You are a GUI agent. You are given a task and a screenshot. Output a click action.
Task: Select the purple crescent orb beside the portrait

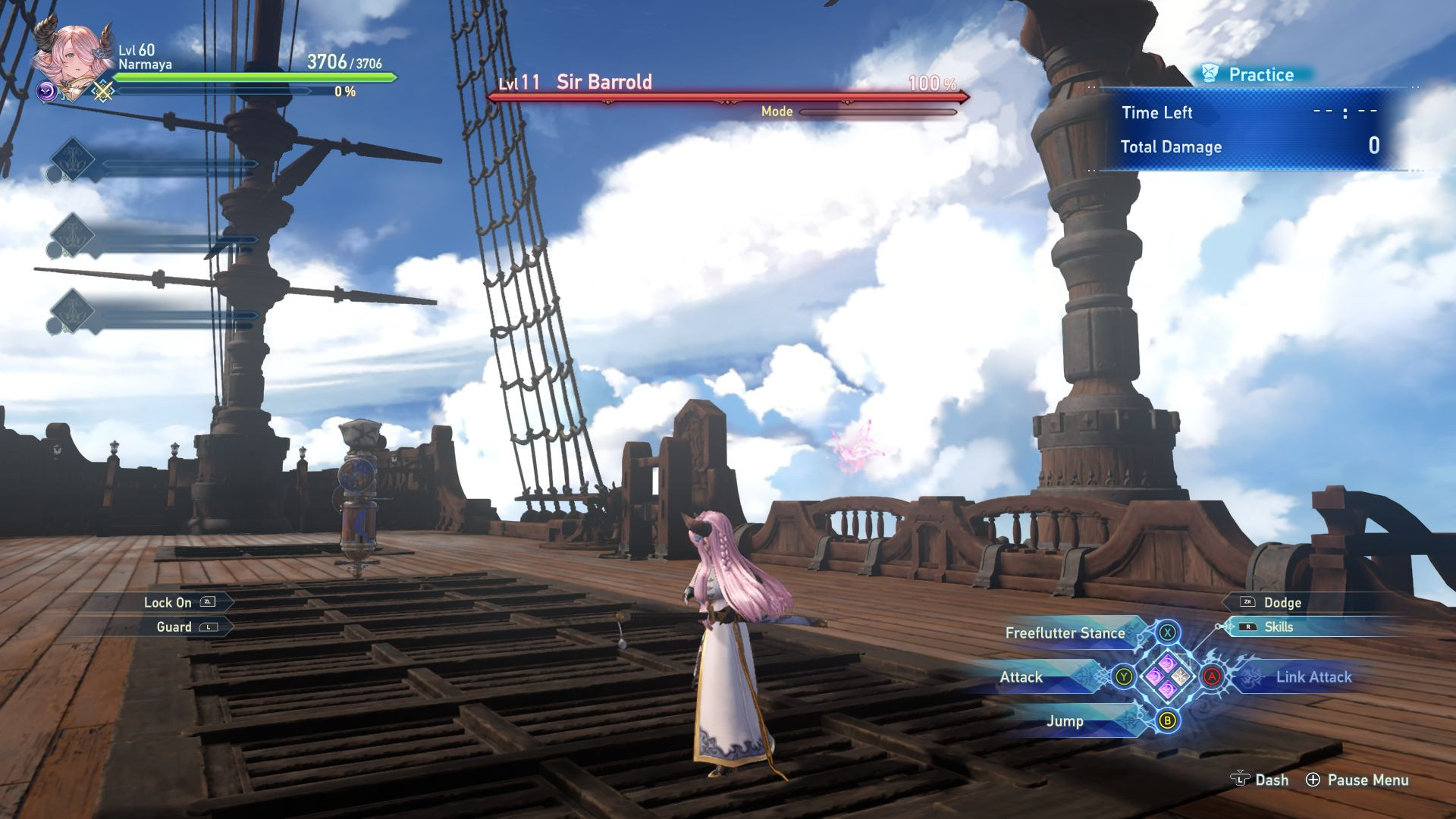pos(47,93)
